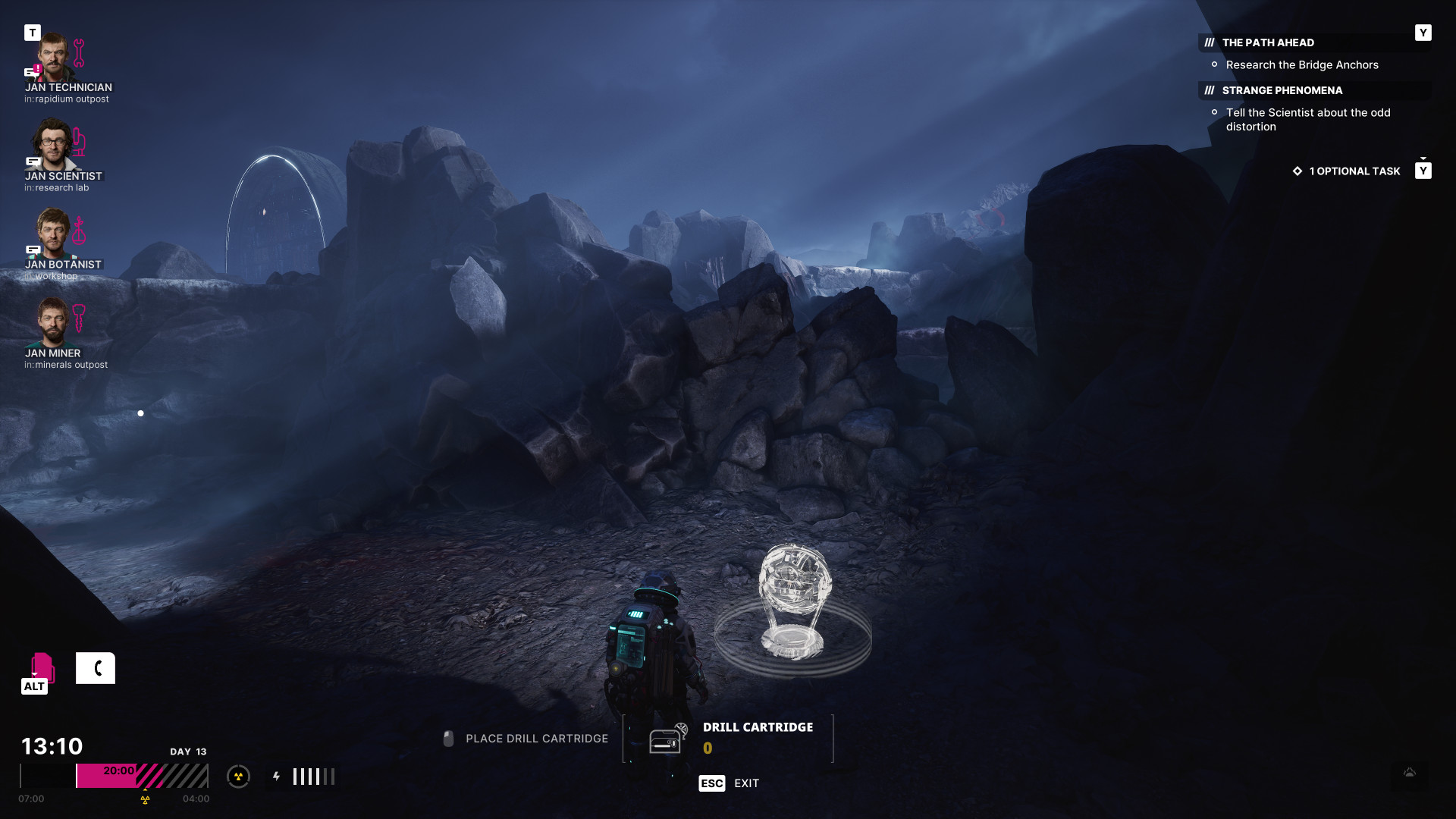
Task: Open the phone call icon
Action: (x=96, y=668)
